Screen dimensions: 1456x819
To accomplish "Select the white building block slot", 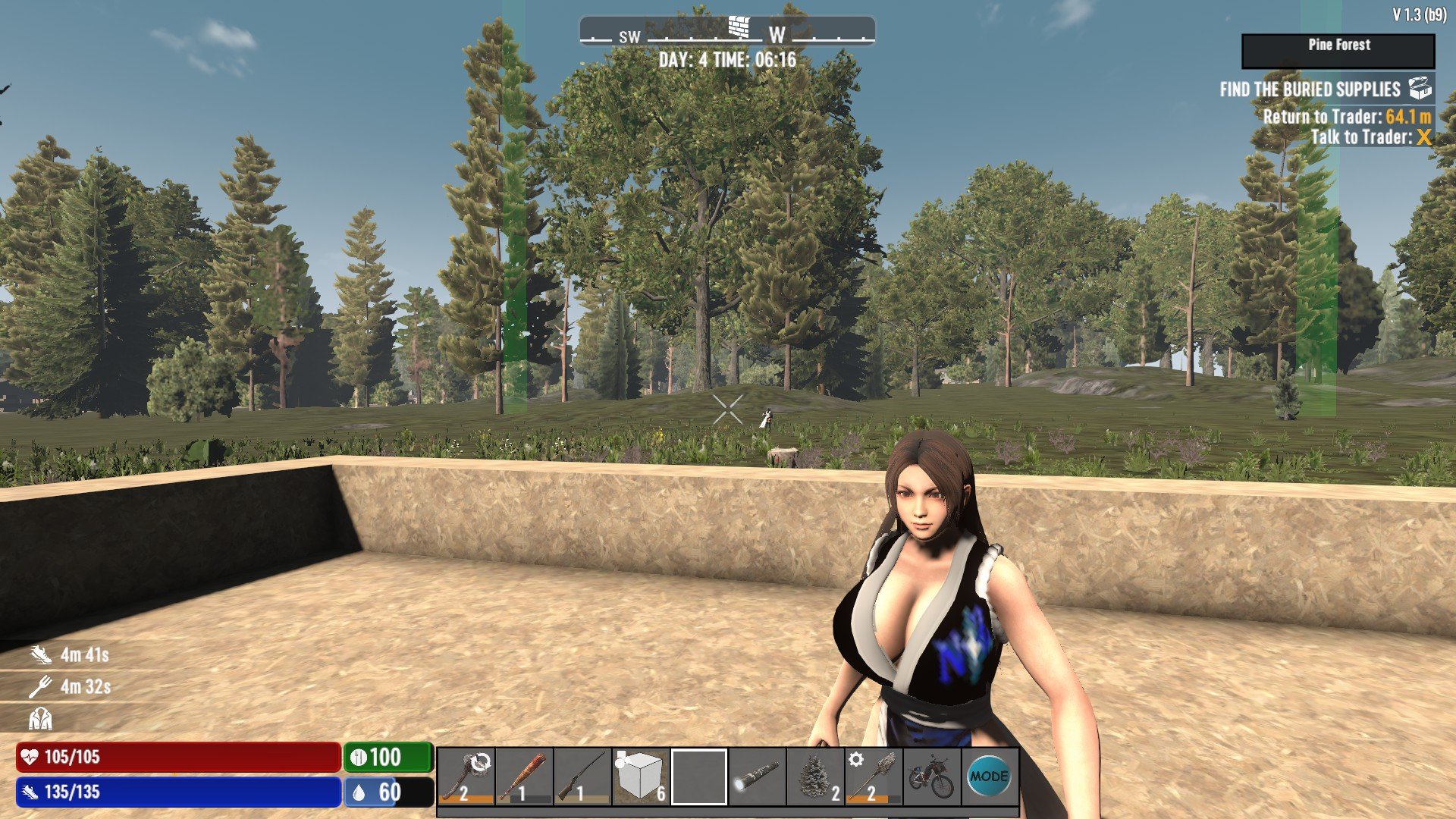I will click(641, 777).
